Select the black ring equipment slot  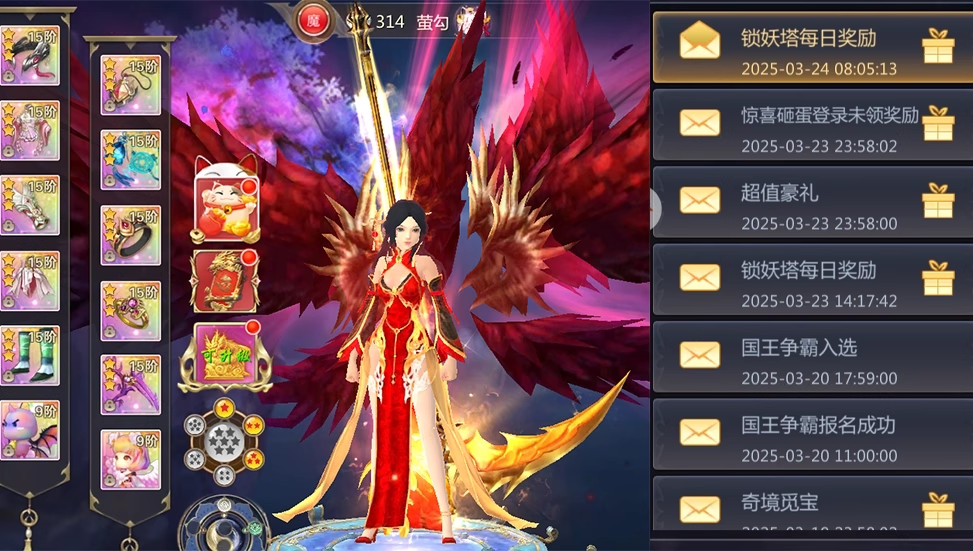[130, 235]
